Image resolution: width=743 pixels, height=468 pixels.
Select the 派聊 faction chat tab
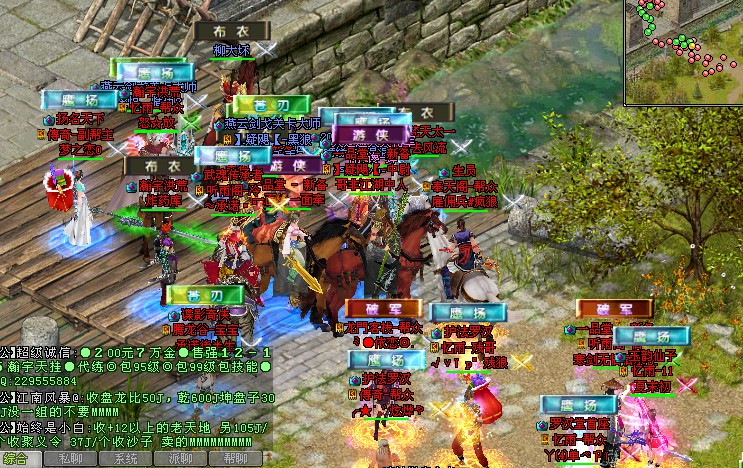click(181, 459)
